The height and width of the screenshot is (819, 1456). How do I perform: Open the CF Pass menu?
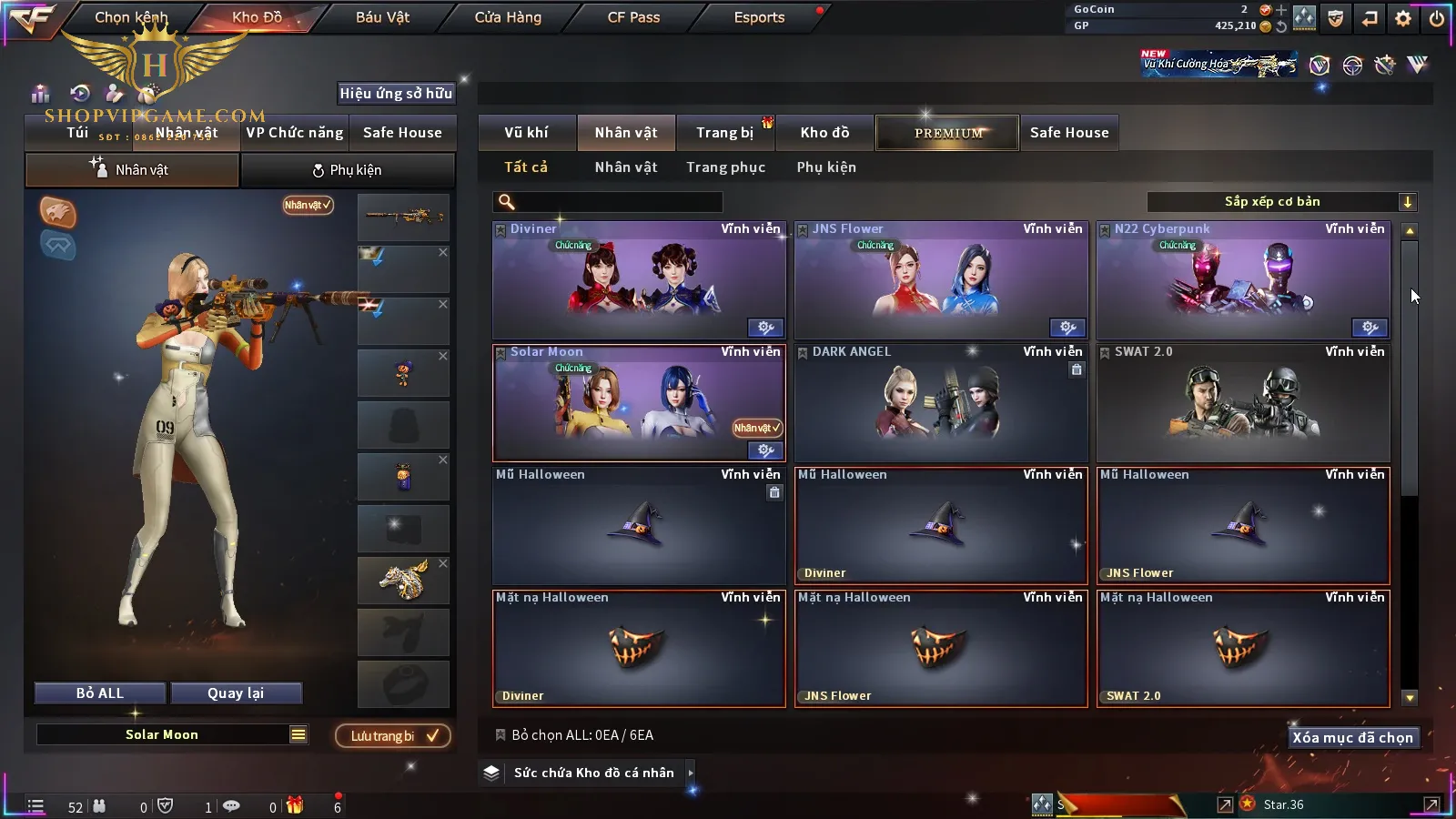click(x=633, y=17)
